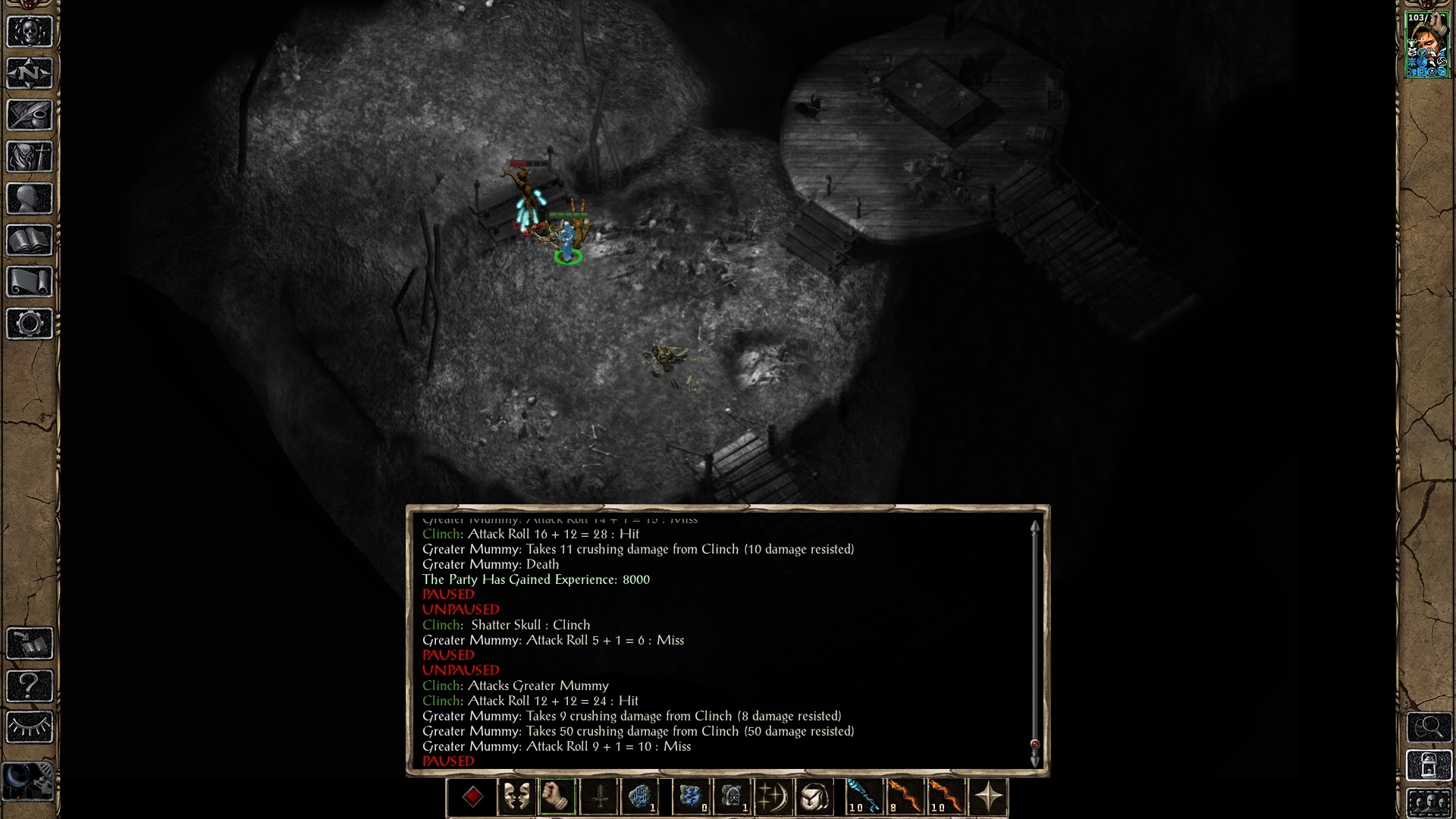
Task: Click the red diamond stop button
Action: (x=472, y=797)
